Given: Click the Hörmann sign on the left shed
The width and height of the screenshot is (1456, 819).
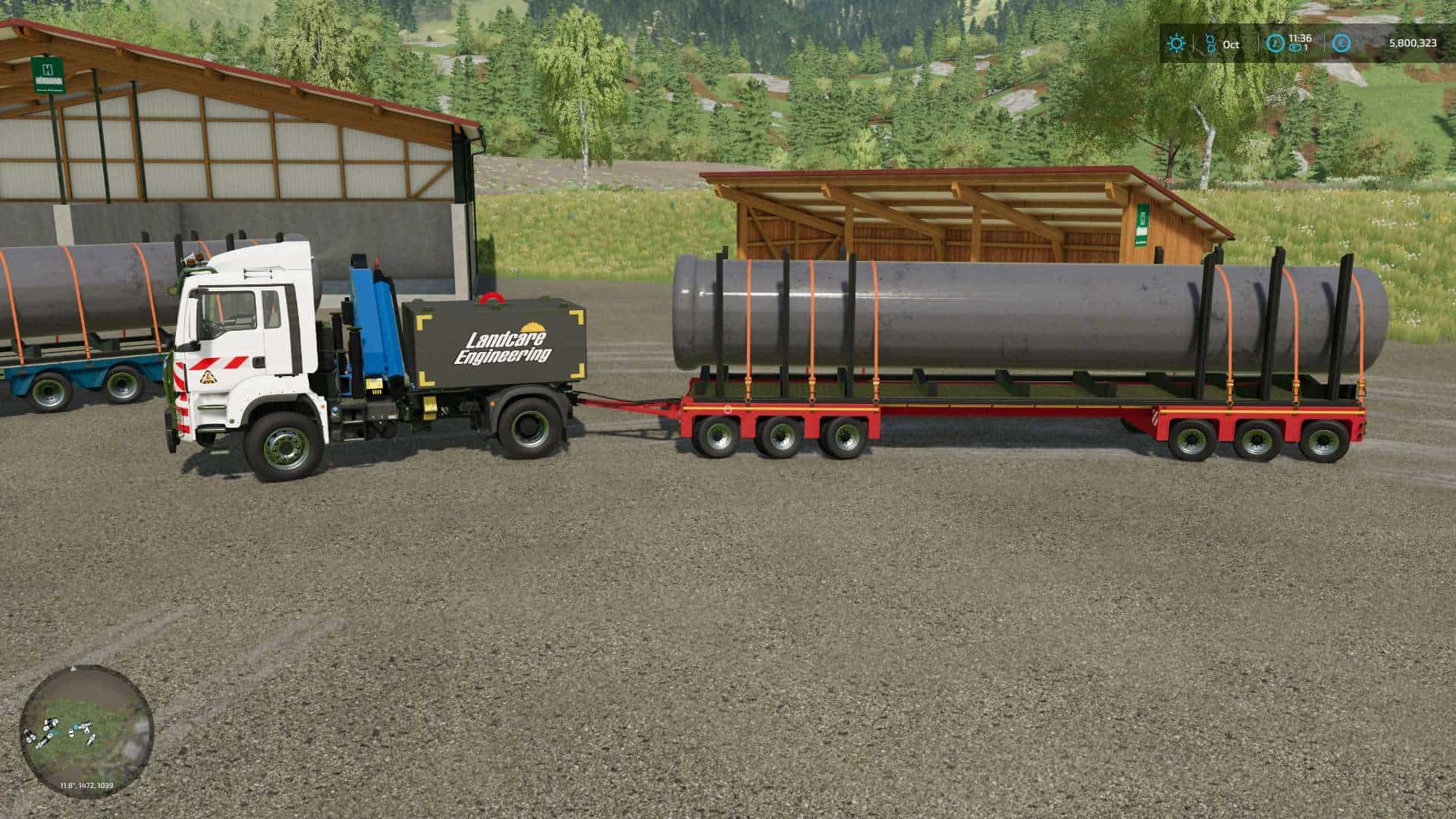Looking at the screenshot, I should click(x=47, y=76).
